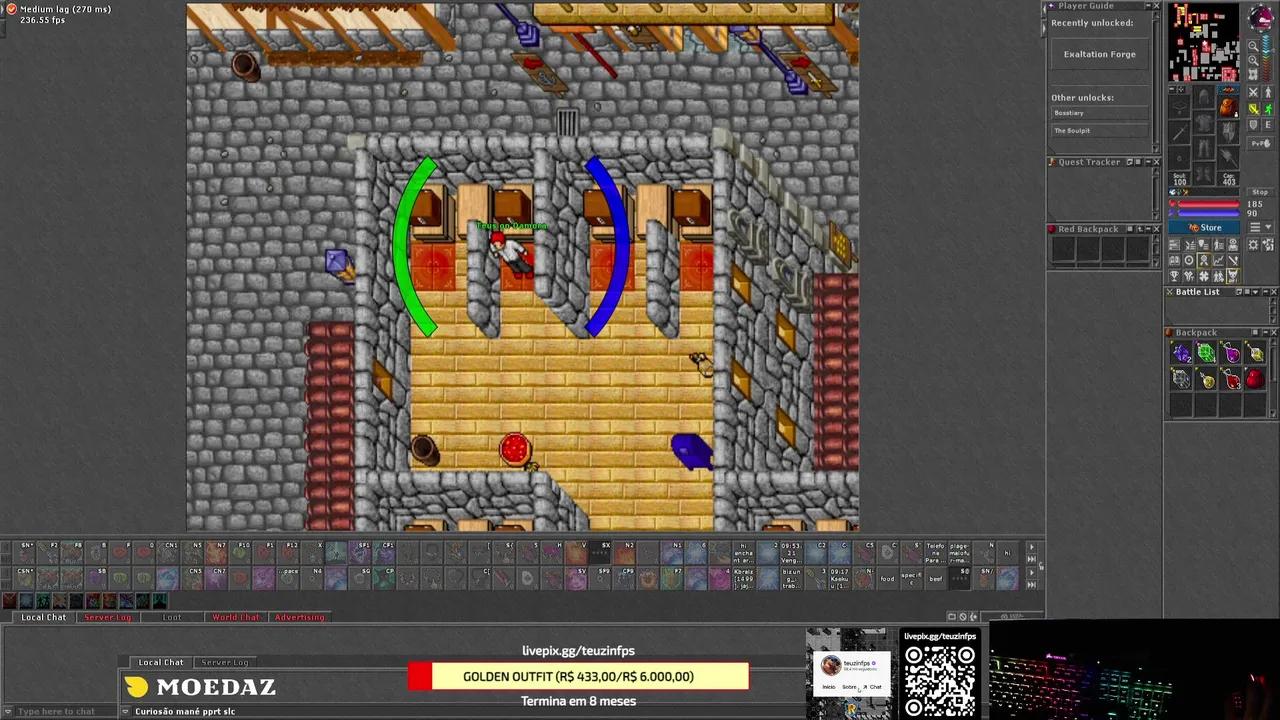1280x720 pixels.
Task: Zoom in on the minimap with the magnifier
Action: point(1254,47)
